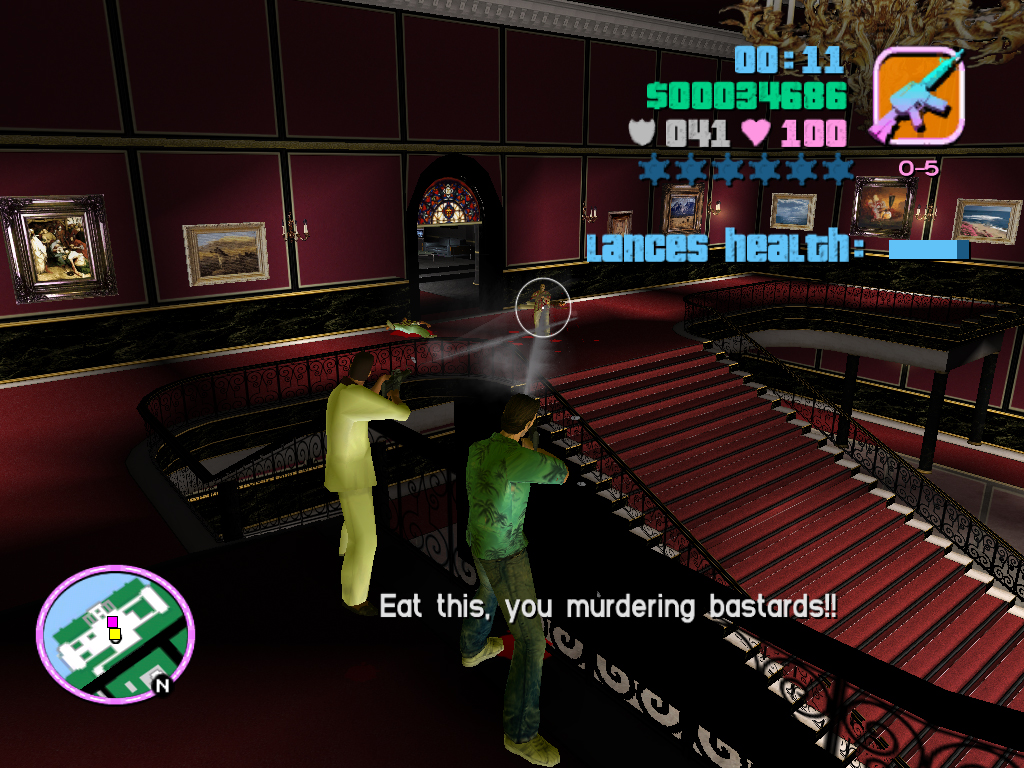Click the assault rifle weapon icon
Image resolution: width=1024 pixels, height=768 pixels.
click(x=918, y=95)
